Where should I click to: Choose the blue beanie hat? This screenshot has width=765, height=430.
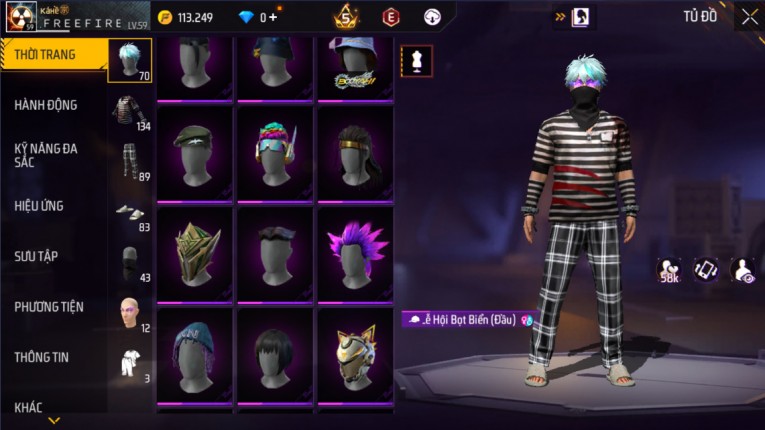point(195,357)
